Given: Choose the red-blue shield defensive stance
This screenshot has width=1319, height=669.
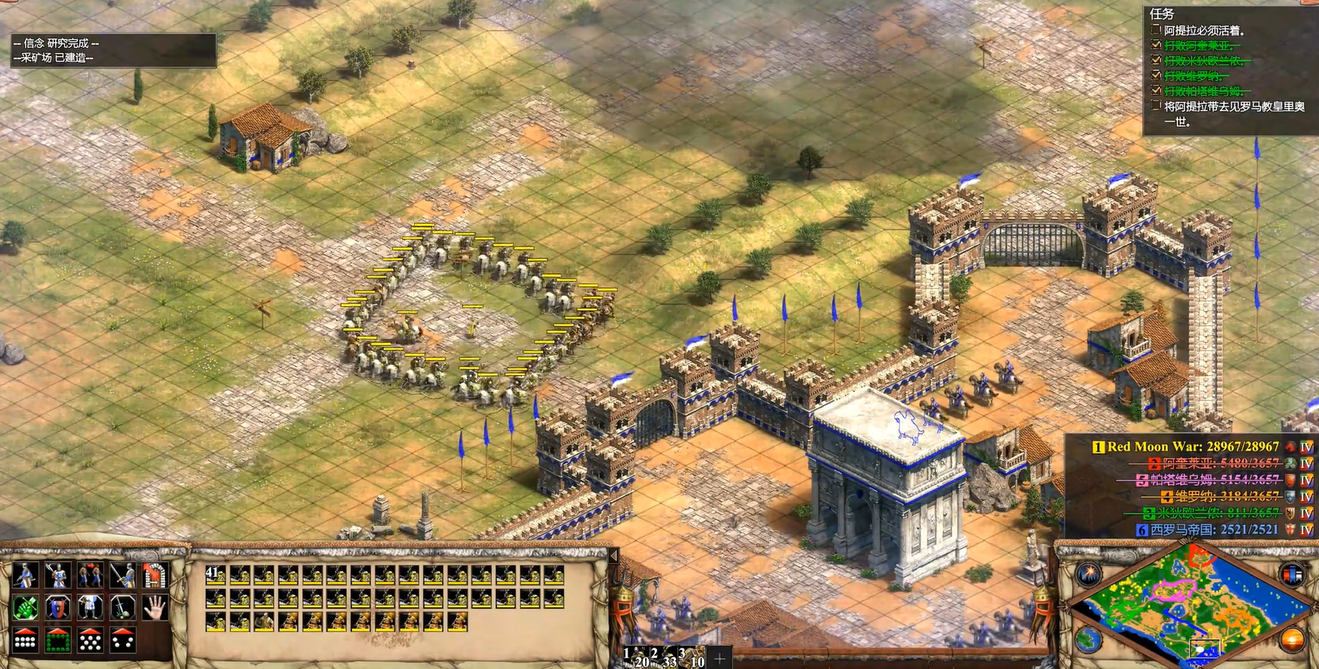Looking at the screenshot, I should [57, 607].
